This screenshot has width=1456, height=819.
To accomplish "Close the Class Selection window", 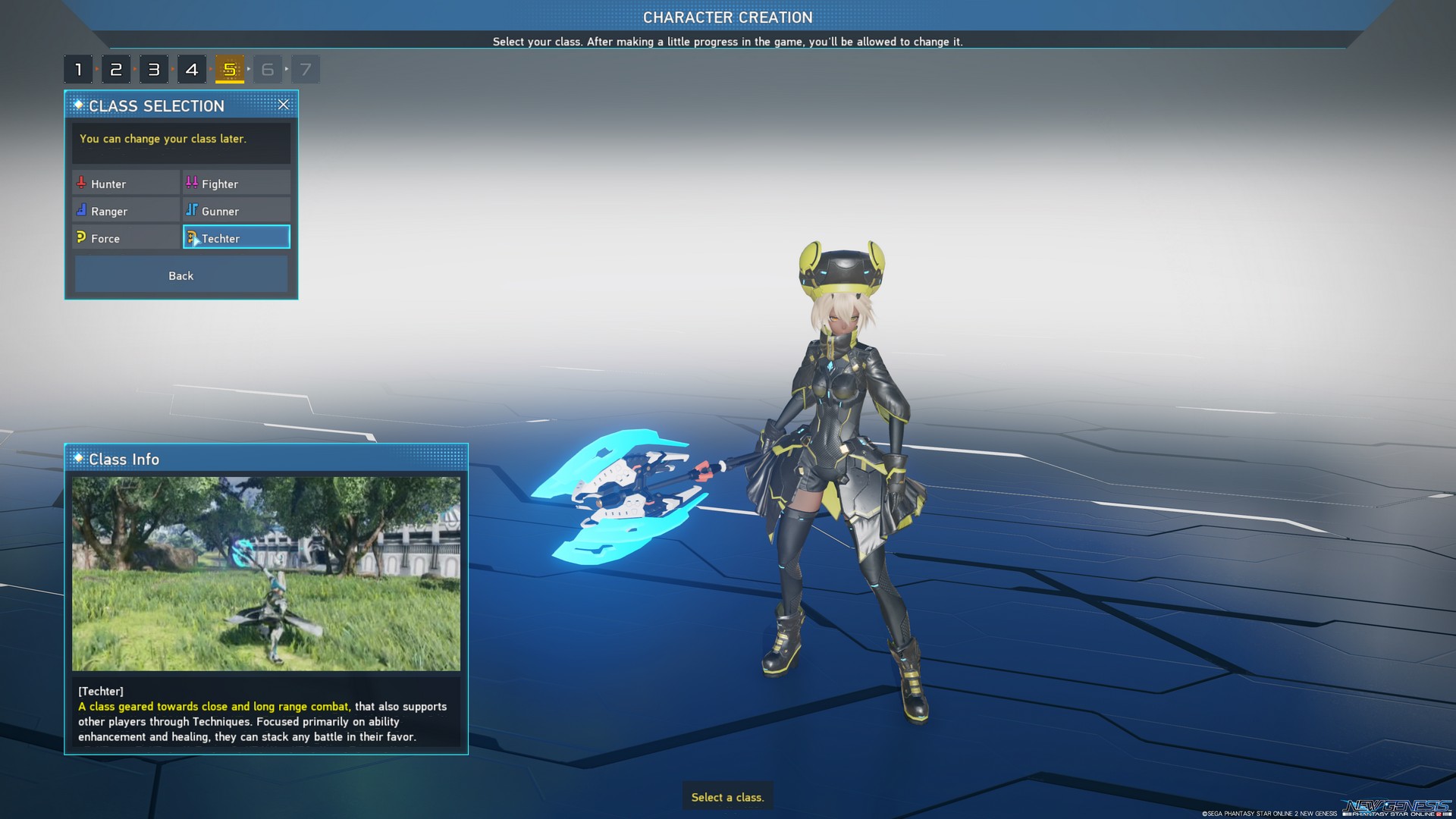I will pos(284,105).
